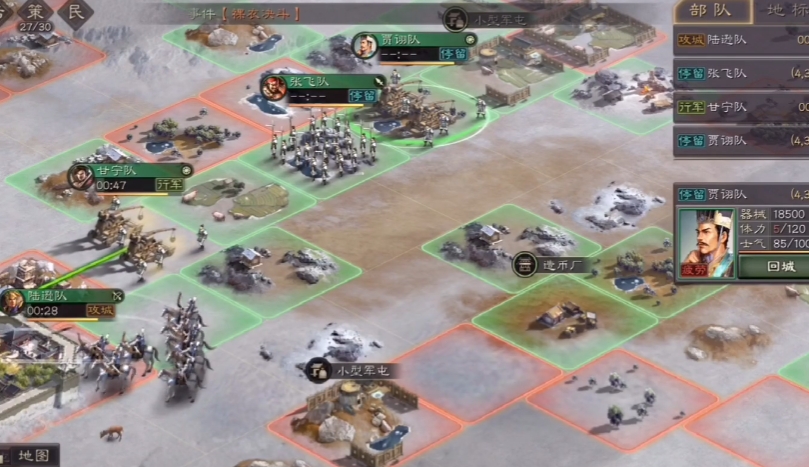This screenshot has height=467, width=809.
Task: Open the 民 diamond icon
Action: [76, 12]
